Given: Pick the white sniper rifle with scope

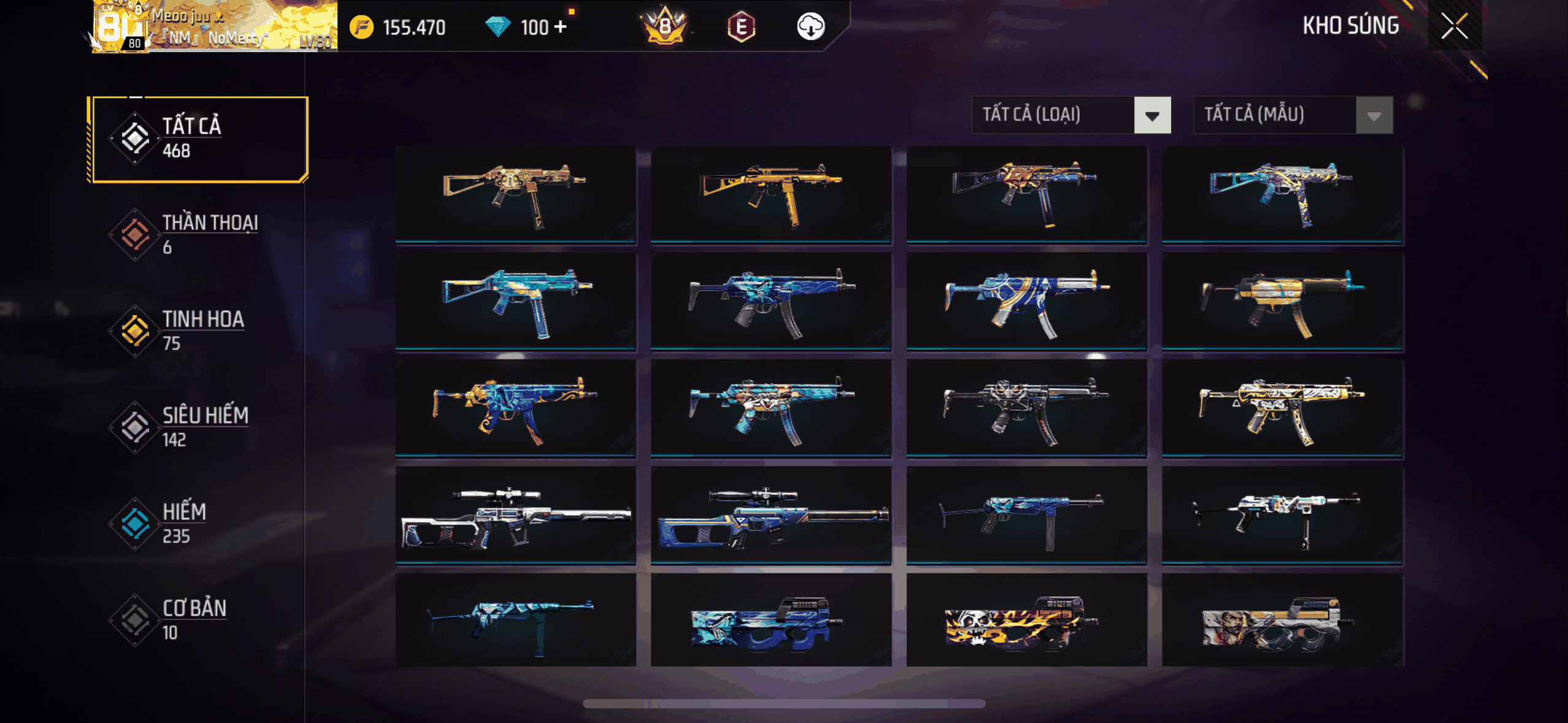Looking at the screenshot, I should 515,515.
